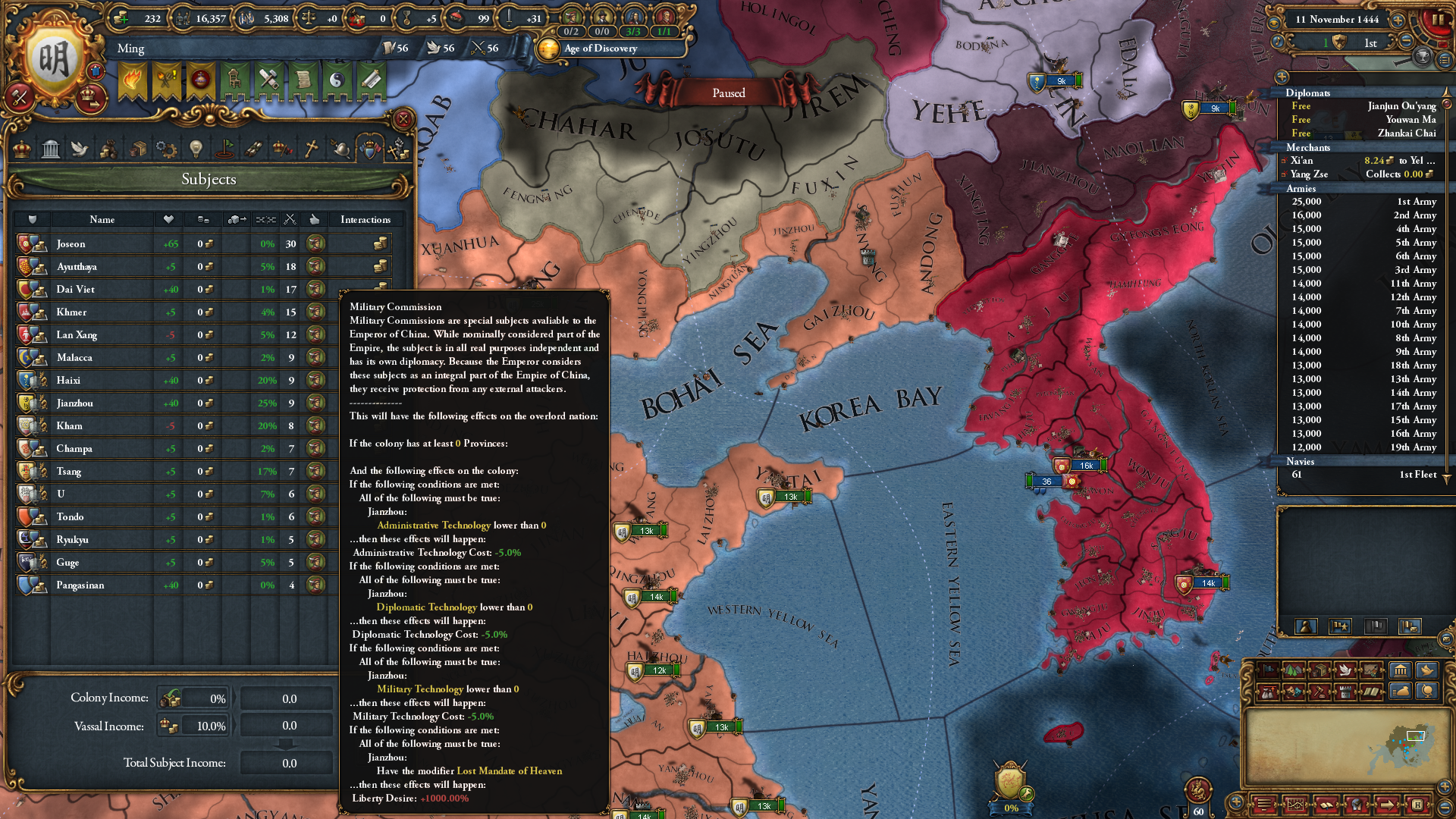
Task: Open the Missions panel via the flag icon
Action: click(225, 149)
